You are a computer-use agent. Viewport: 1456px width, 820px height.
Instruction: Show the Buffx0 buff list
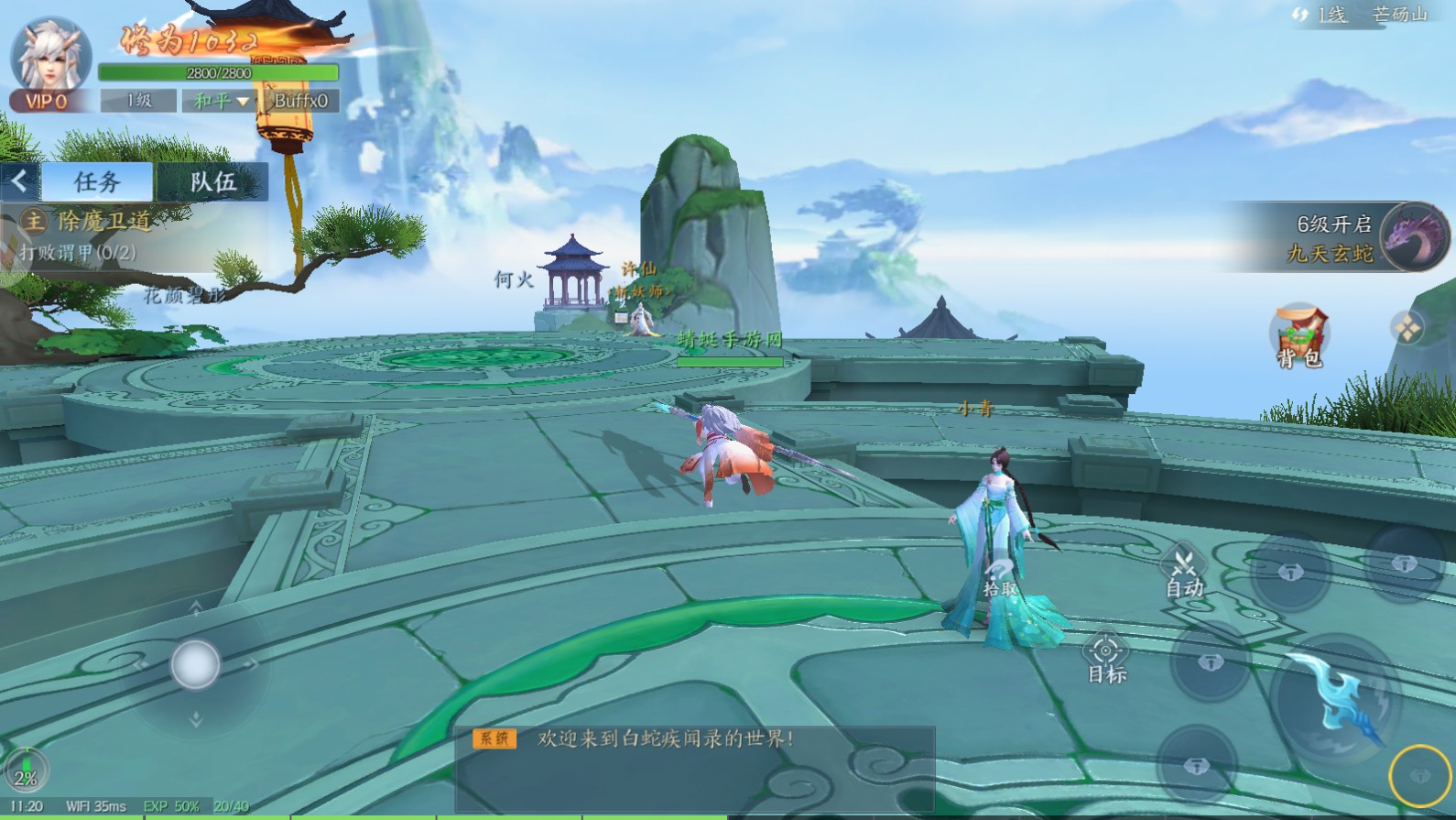300,101
